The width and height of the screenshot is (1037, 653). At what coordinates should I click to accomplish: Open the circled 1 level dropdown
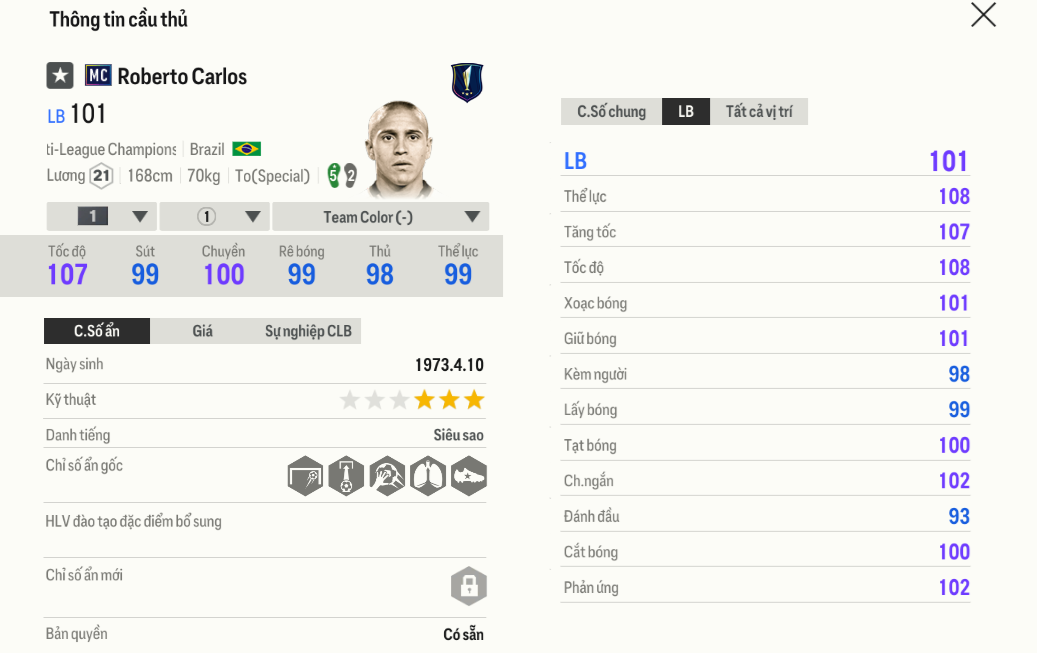(x=215, y=217)
